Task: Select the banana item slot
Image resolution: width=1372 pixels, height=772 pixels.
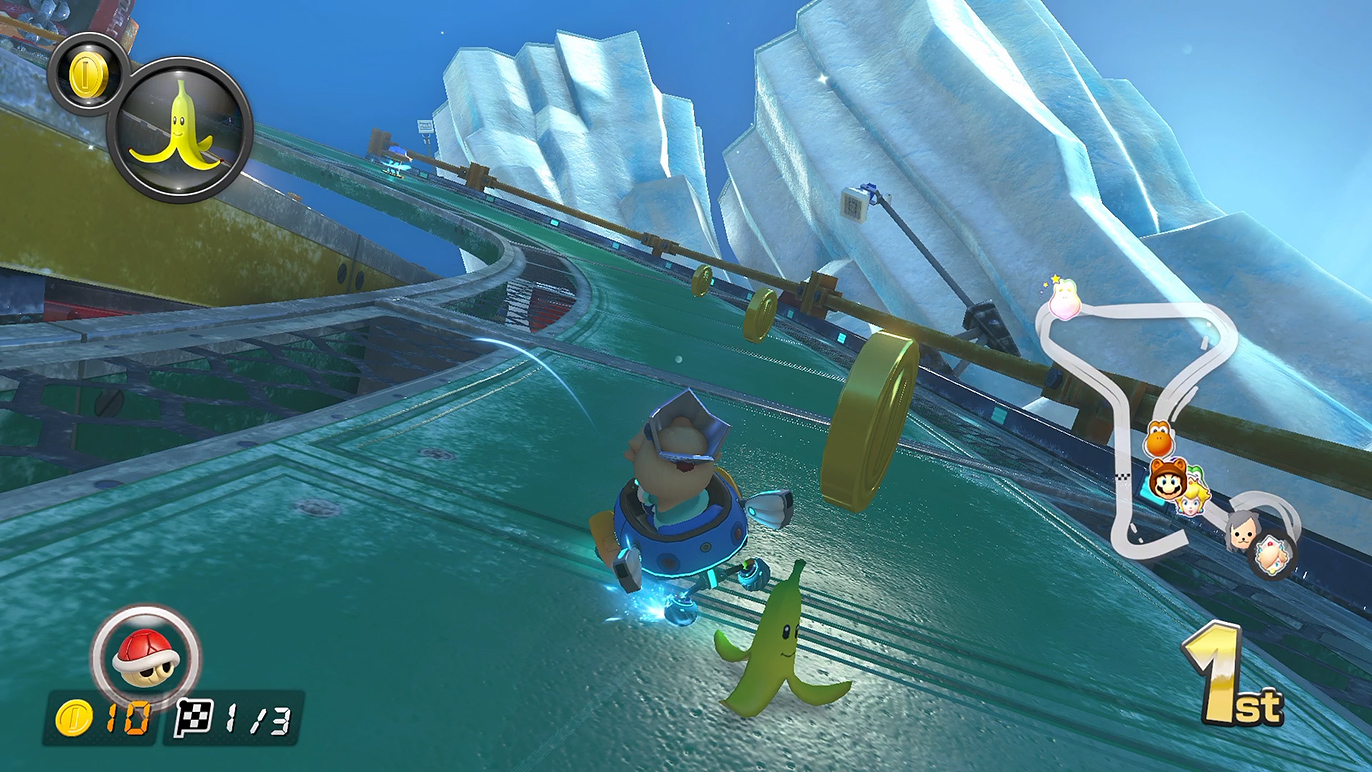Action: tap(180, 129)
